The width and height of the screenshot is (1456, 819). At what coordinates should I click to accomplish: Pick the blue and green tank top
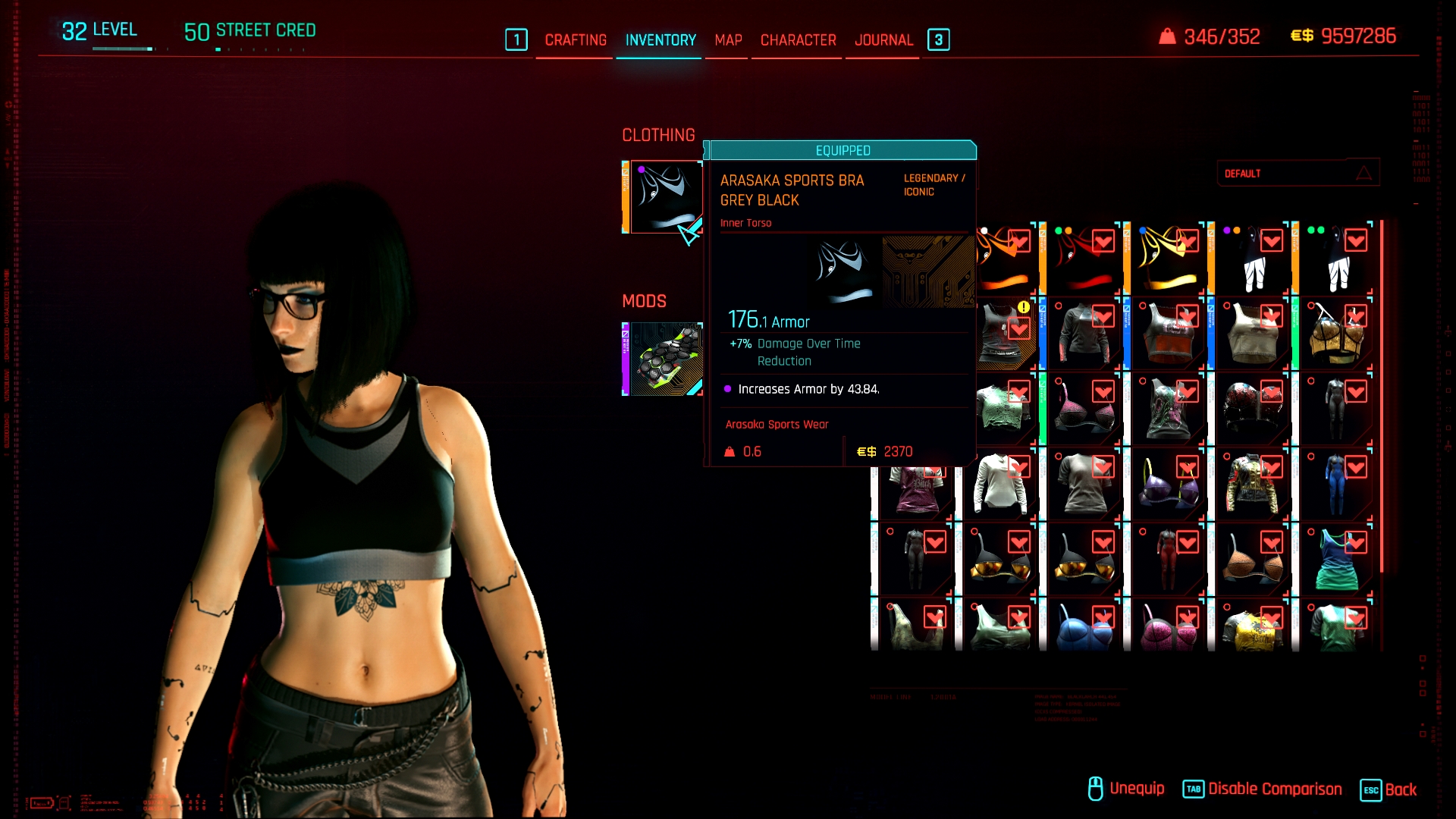click(x=1335, y=560)
